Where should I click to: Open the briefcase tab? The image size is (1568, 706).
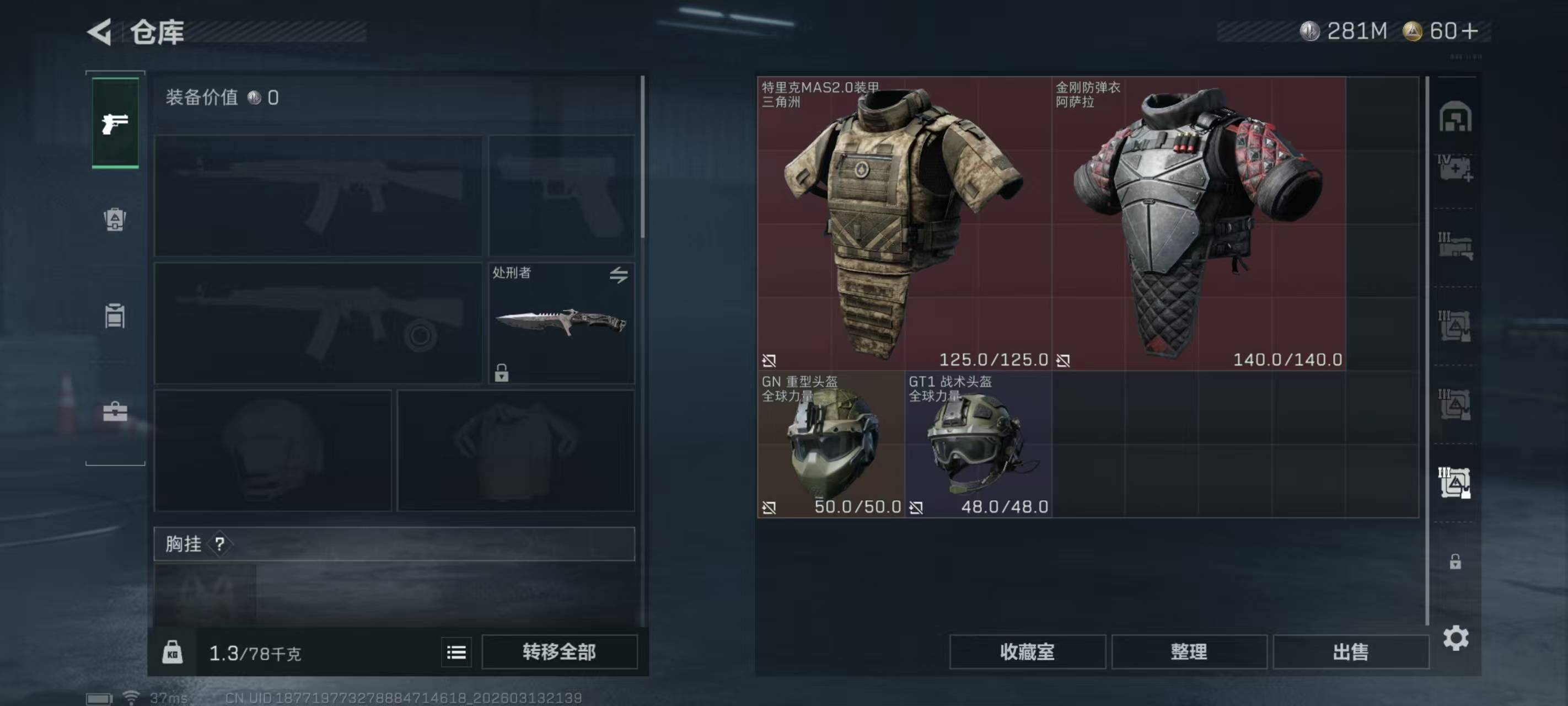pos(115,412)
